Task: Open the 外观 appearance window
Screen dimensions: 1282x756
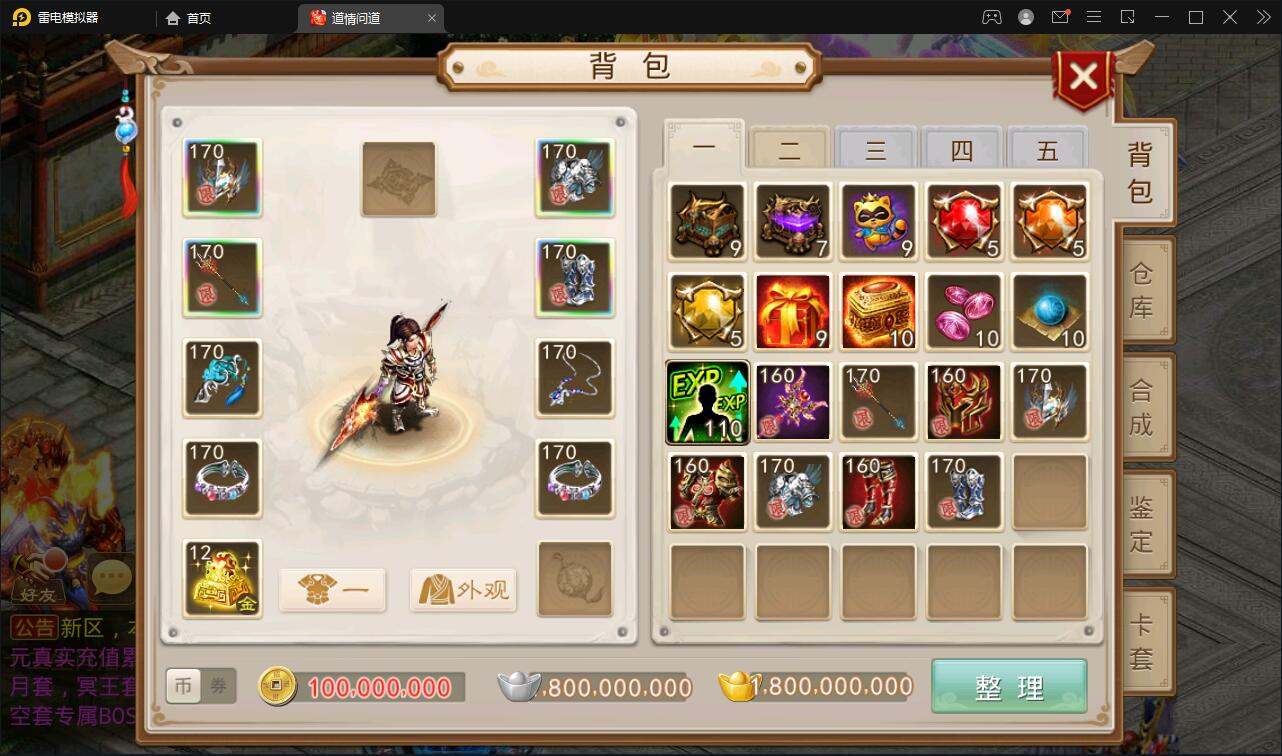Action: (x=463, y=590)
